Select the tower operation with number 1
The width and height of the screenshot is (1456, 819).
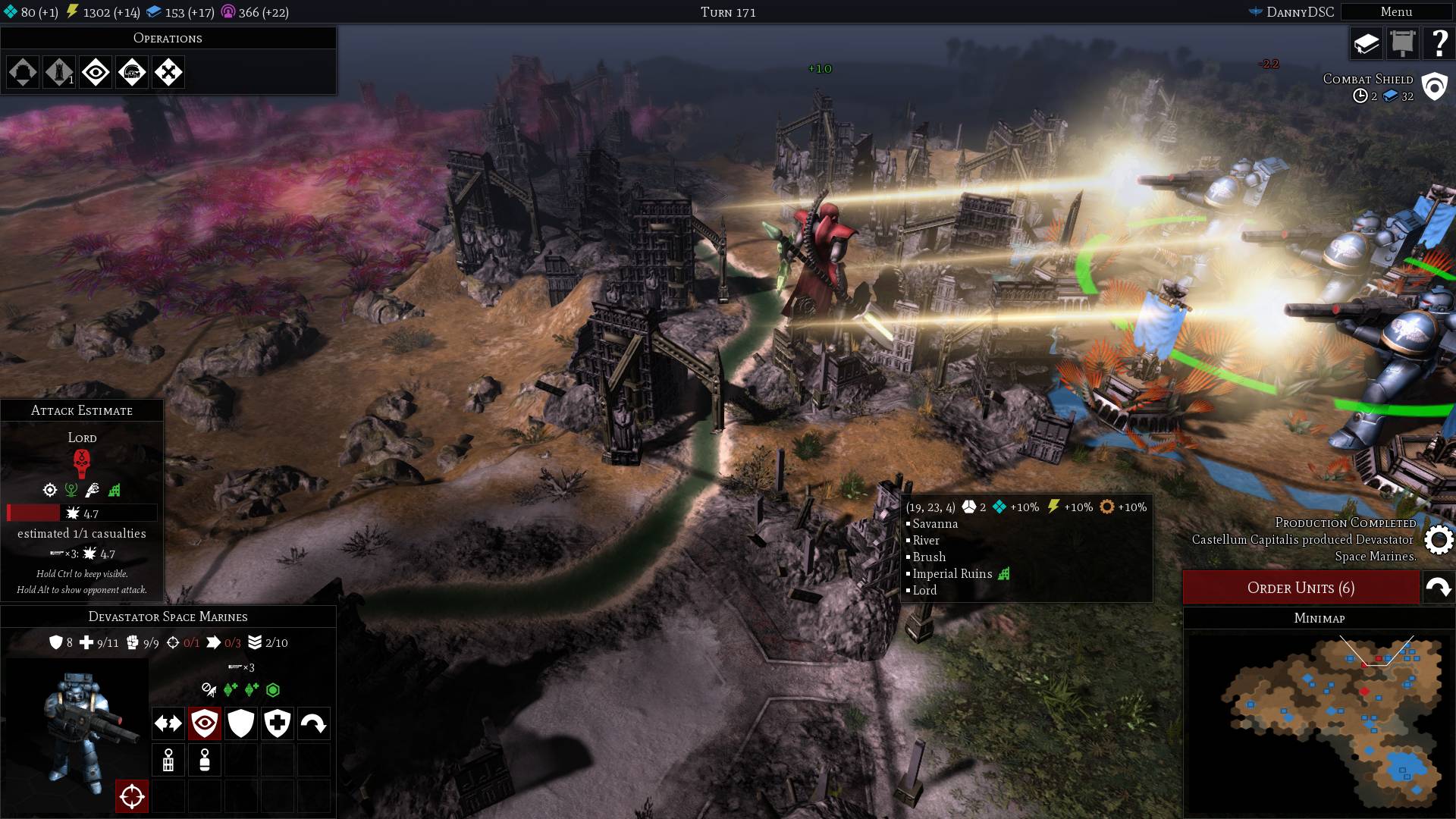(59, 73)
